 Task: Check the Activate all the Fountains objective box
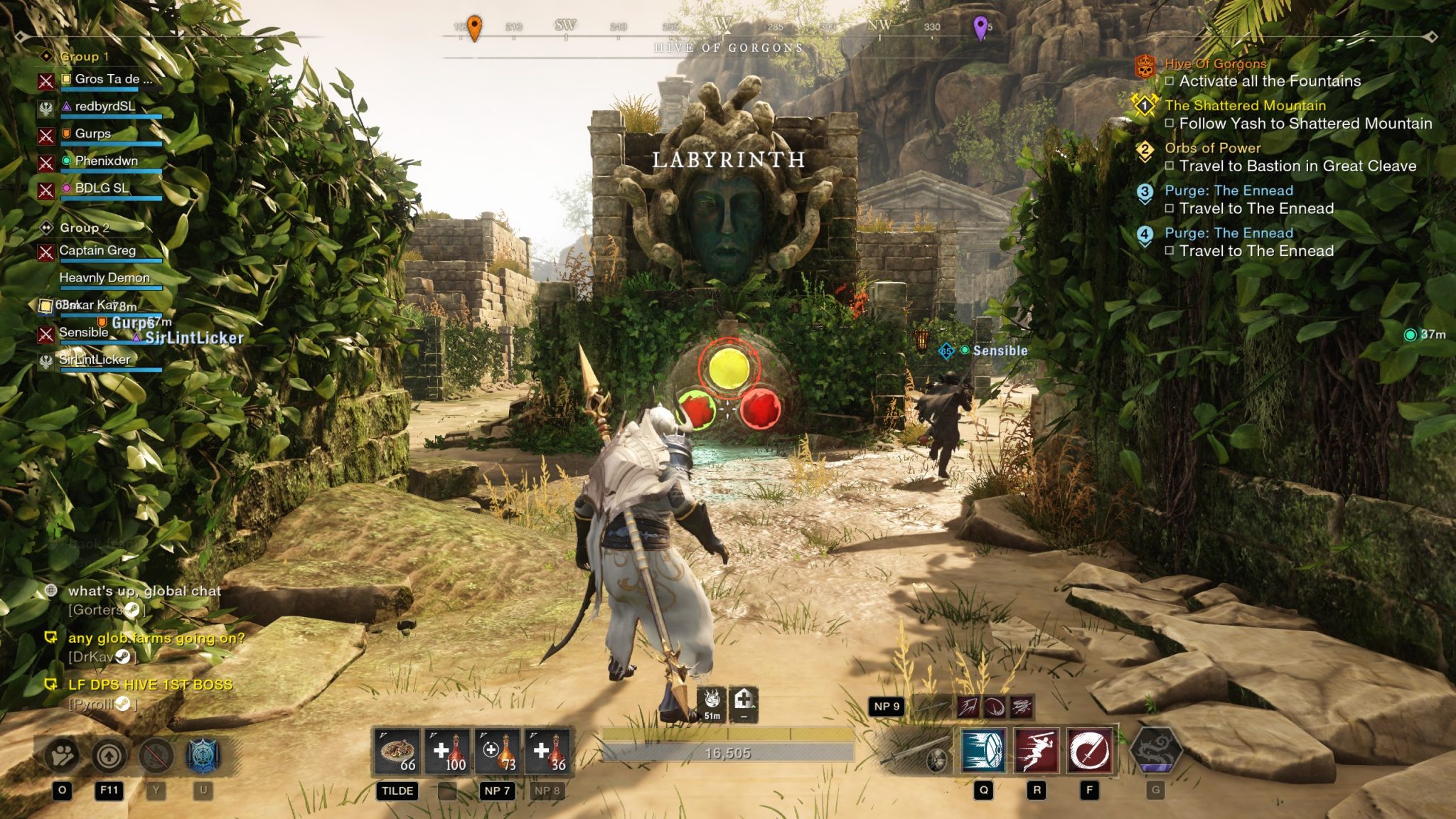pyautogui.click(x=1170, y=82)
